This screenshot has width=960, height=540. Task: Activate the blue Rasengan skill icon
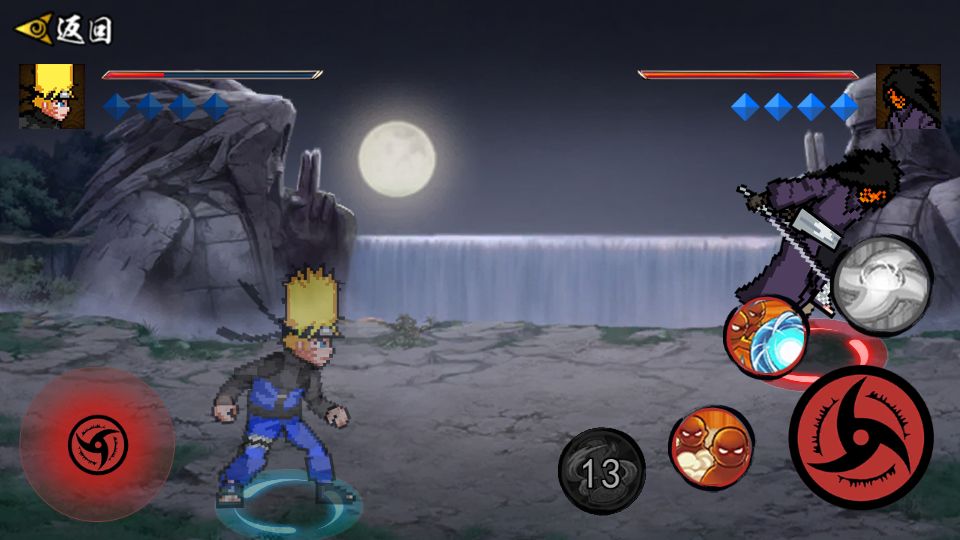(x=767, y=337)
